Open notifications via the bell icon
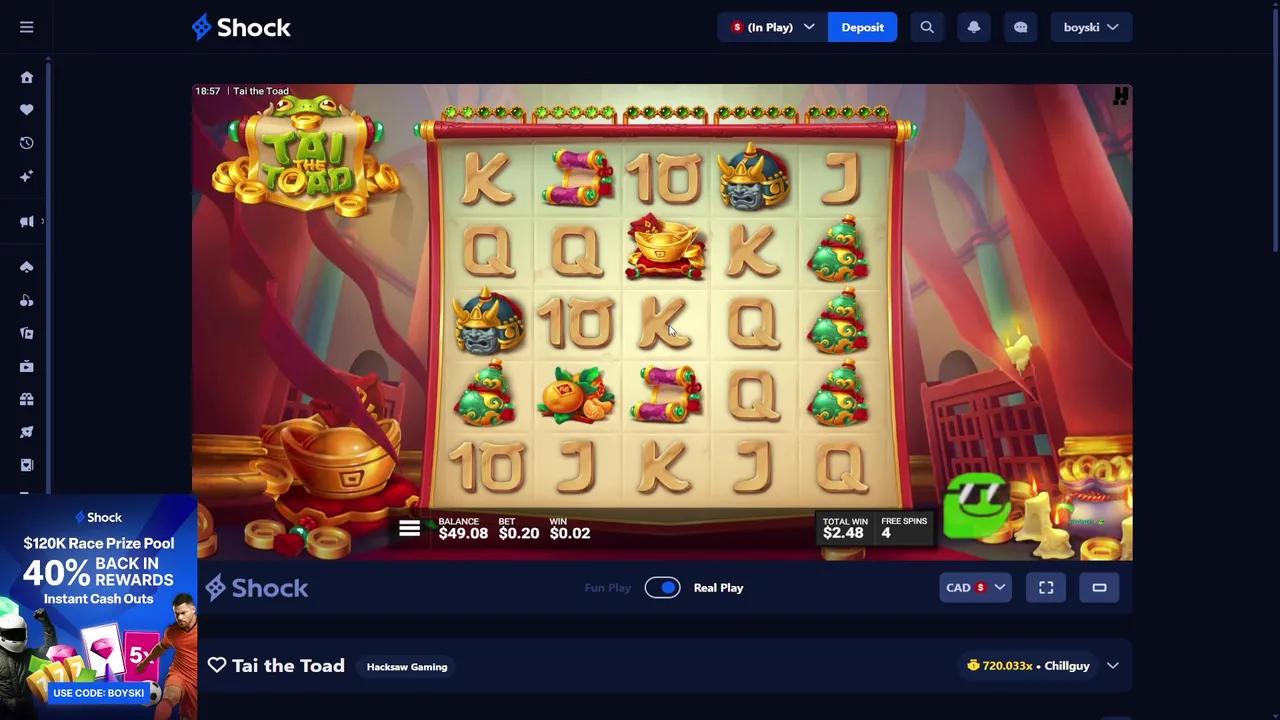The image size is (1280, 720). point(973,27)
